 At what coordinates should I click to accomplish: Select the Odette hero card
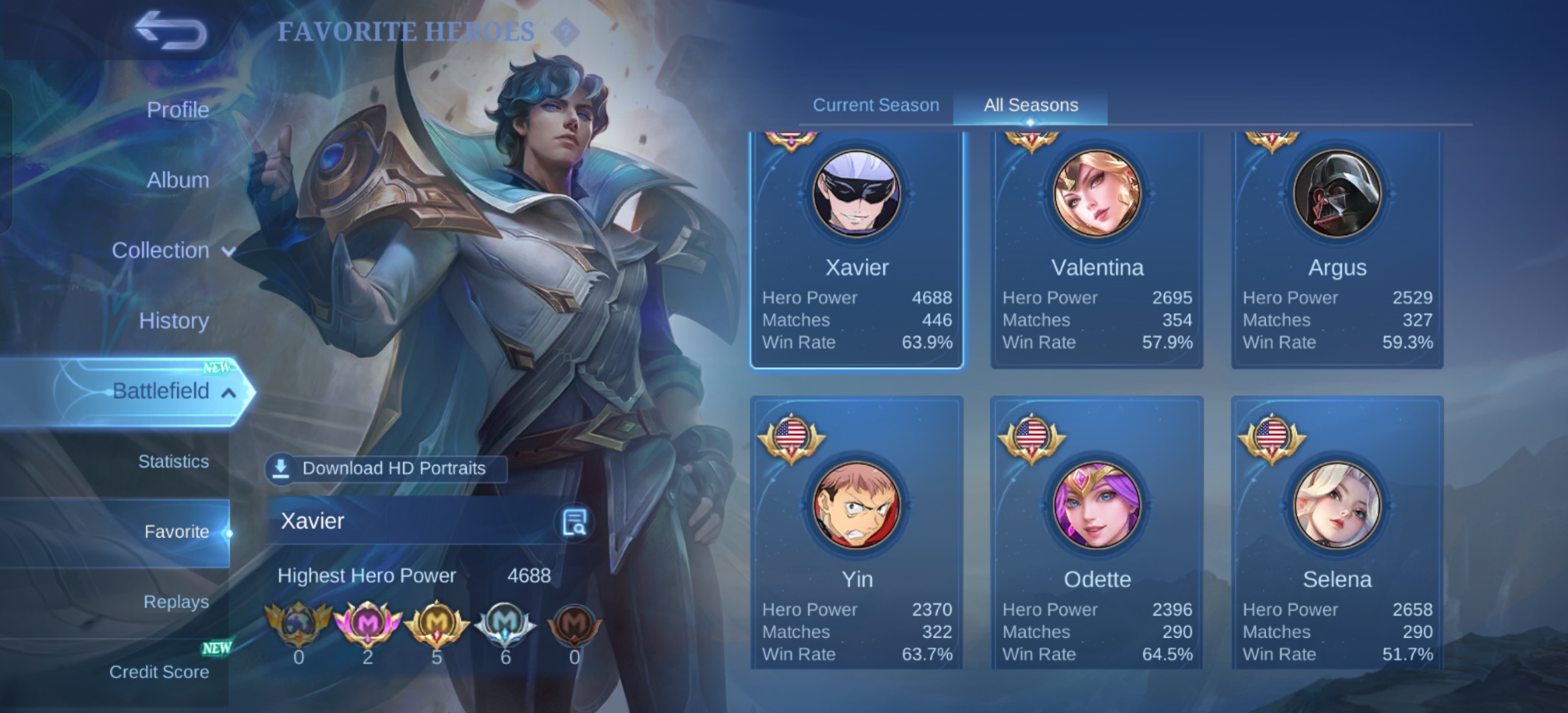[x=1097, y=535]
